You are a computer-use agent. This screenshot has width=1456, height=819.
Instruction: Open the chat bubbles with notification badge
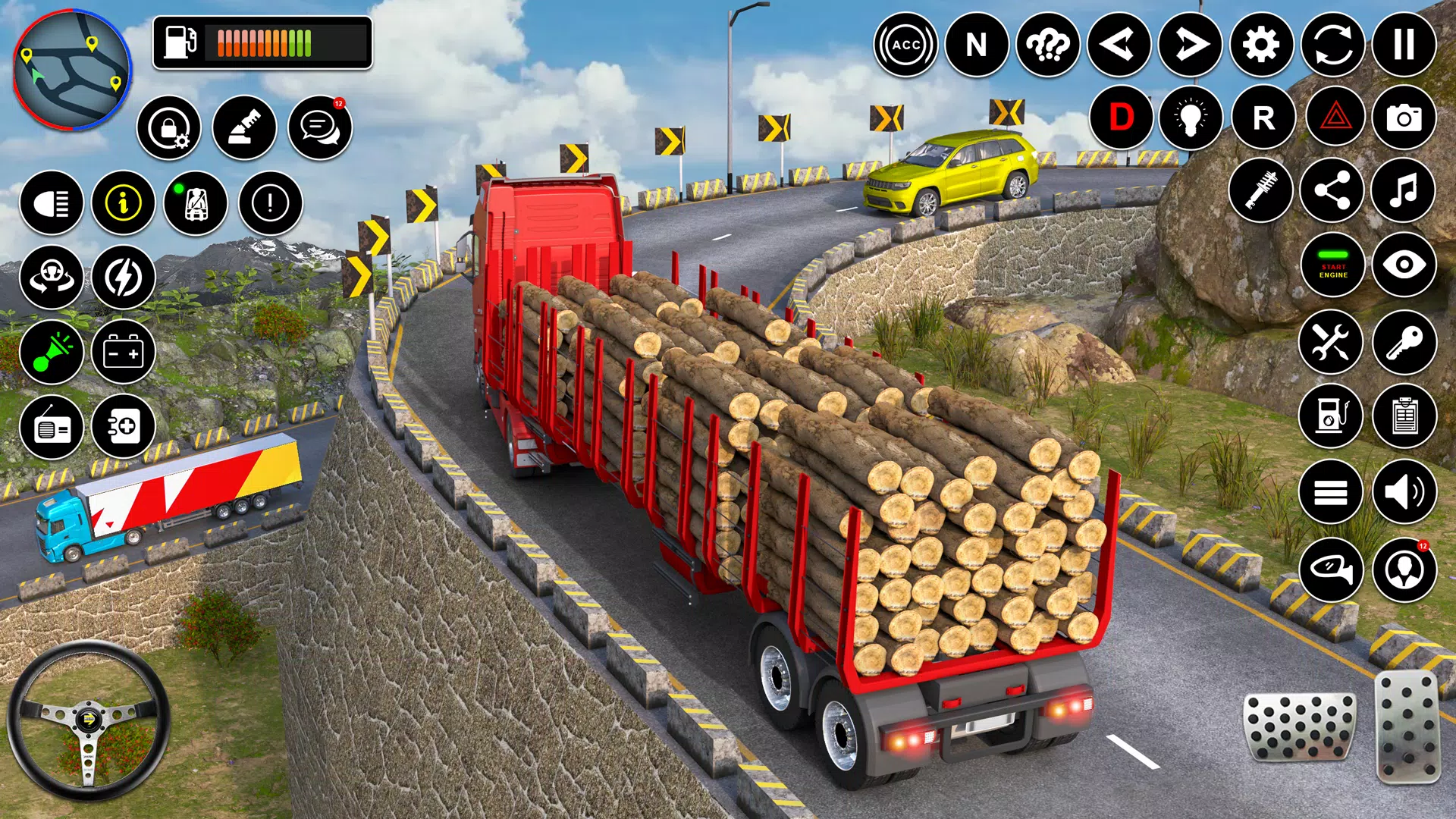(x=320, y=127)
